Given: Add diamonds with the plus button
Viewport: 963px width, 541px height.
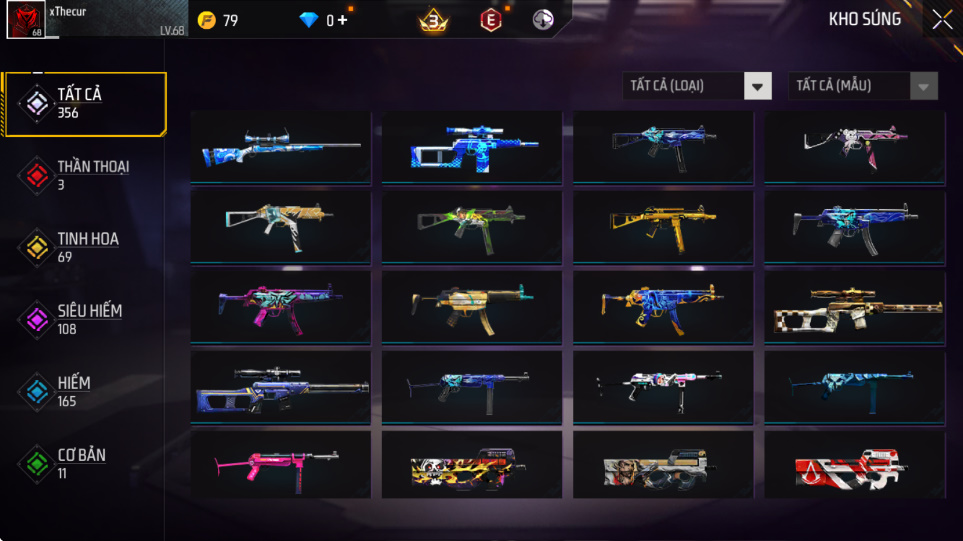Looking at the screenshot, I should click(x=343, y=20).
